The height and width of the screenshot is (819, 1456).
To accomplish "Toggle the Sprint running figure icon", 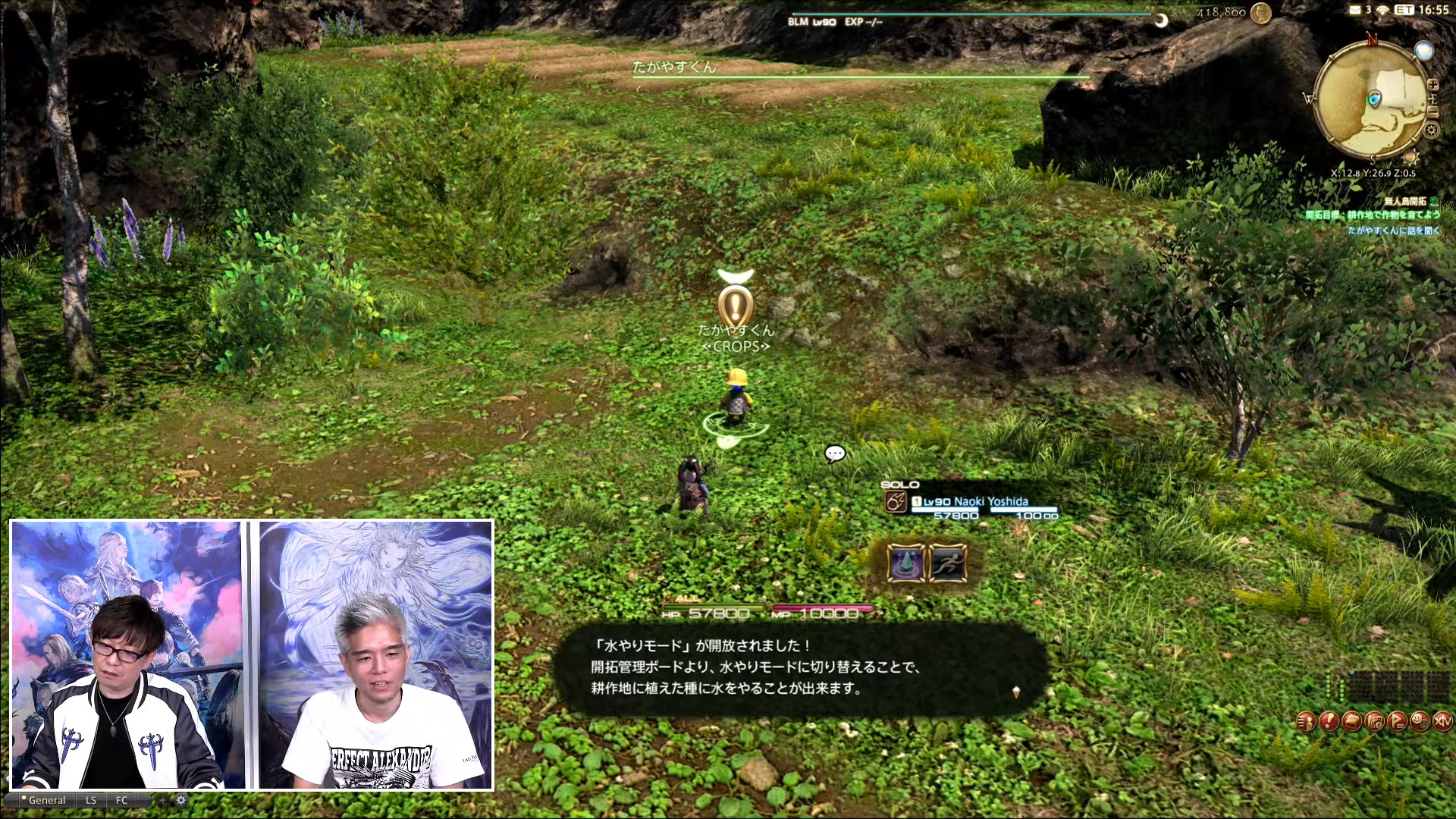I will [948, 563].
